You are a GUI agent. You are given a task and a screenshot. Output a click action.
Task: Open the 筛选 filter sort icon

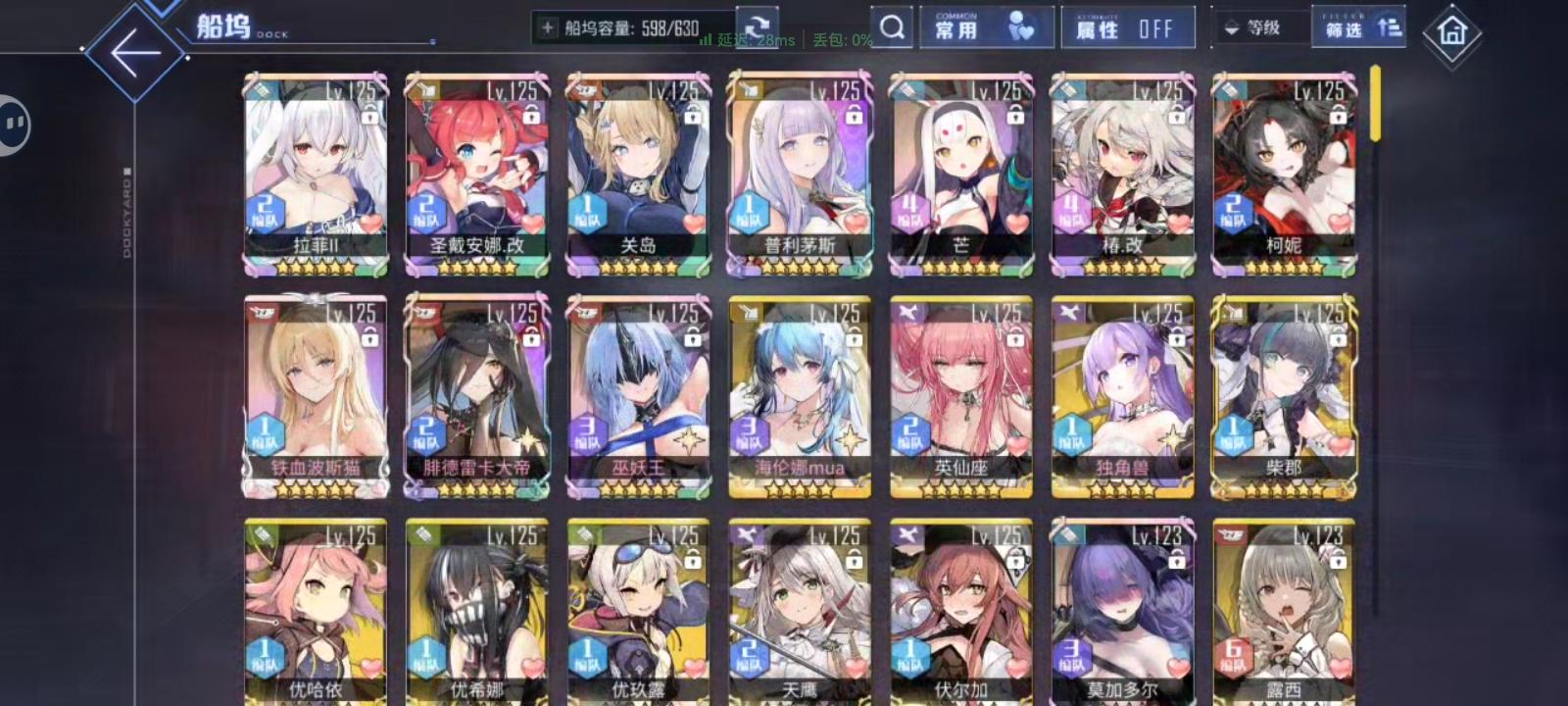pos(1388,27)
